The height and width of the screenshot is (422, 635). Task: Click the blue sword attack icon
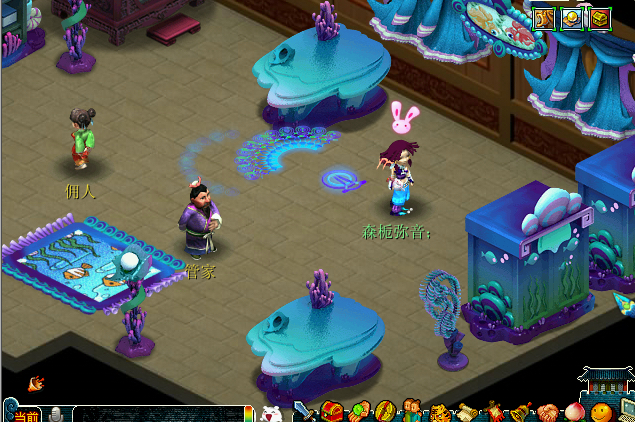tap(304, 411)
